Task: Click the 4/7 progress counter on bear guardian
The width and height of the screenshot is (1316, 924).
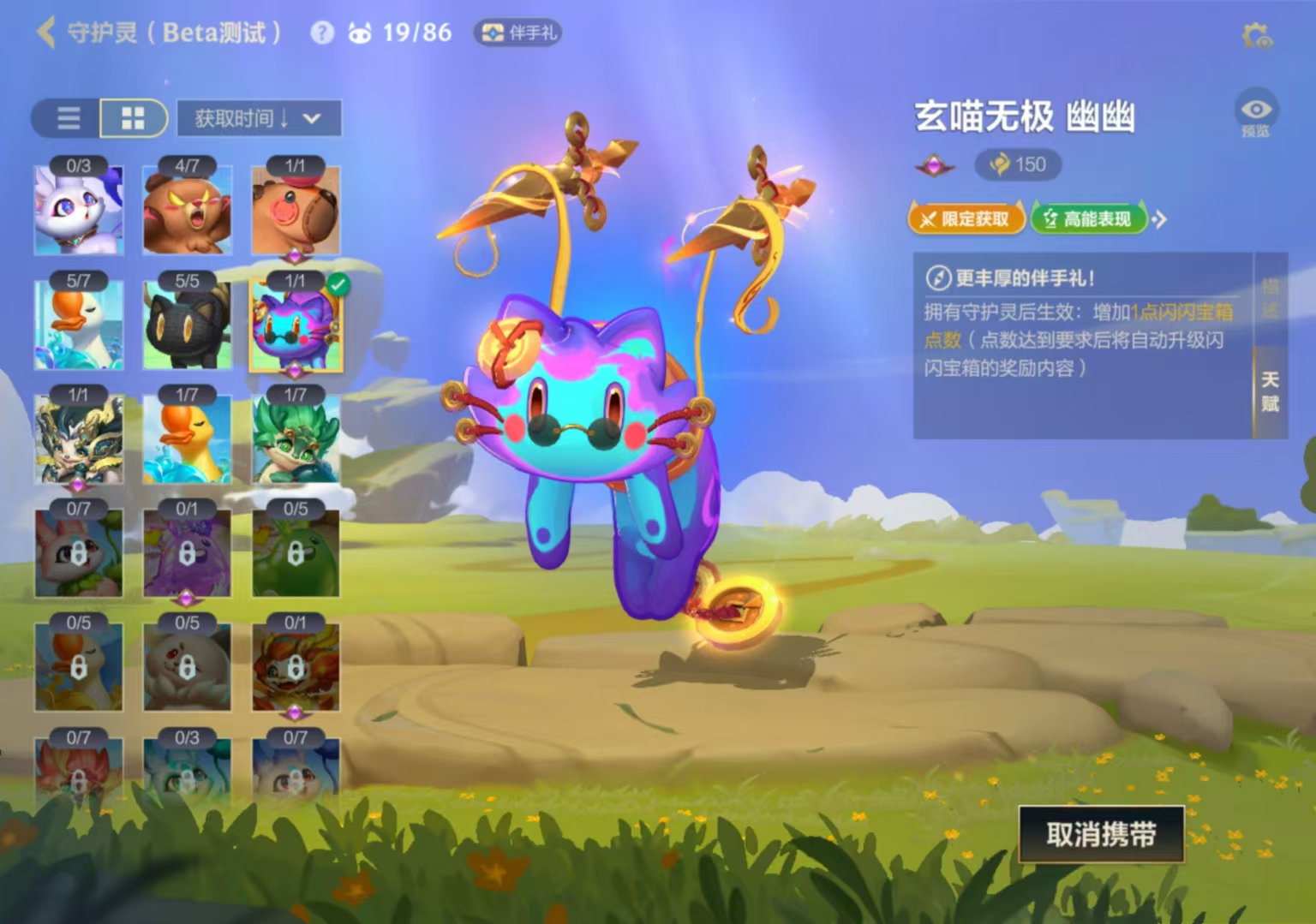Action: point(188,166)
